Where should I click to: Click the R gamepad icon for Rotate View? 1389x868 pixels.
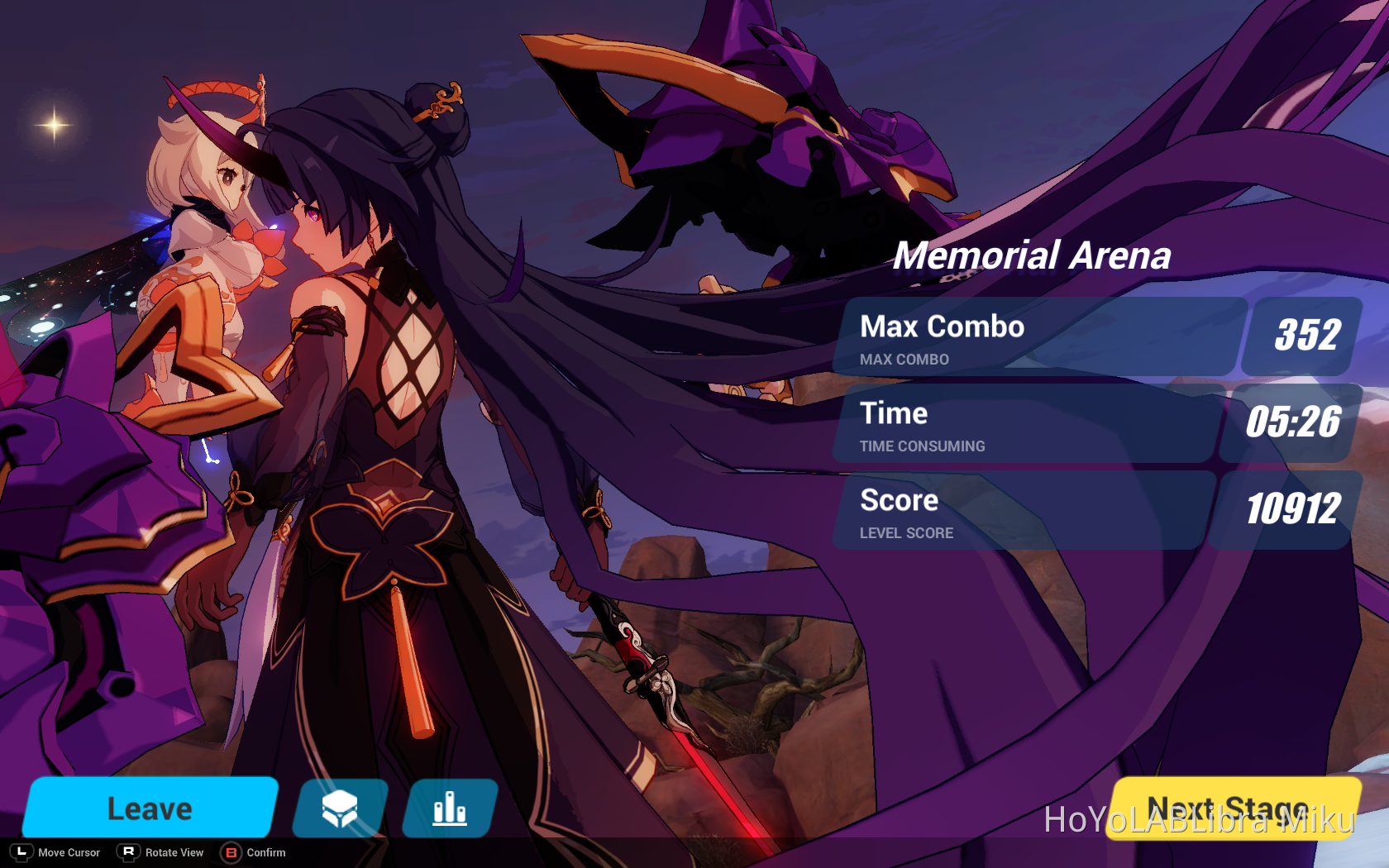pos(128,852)
